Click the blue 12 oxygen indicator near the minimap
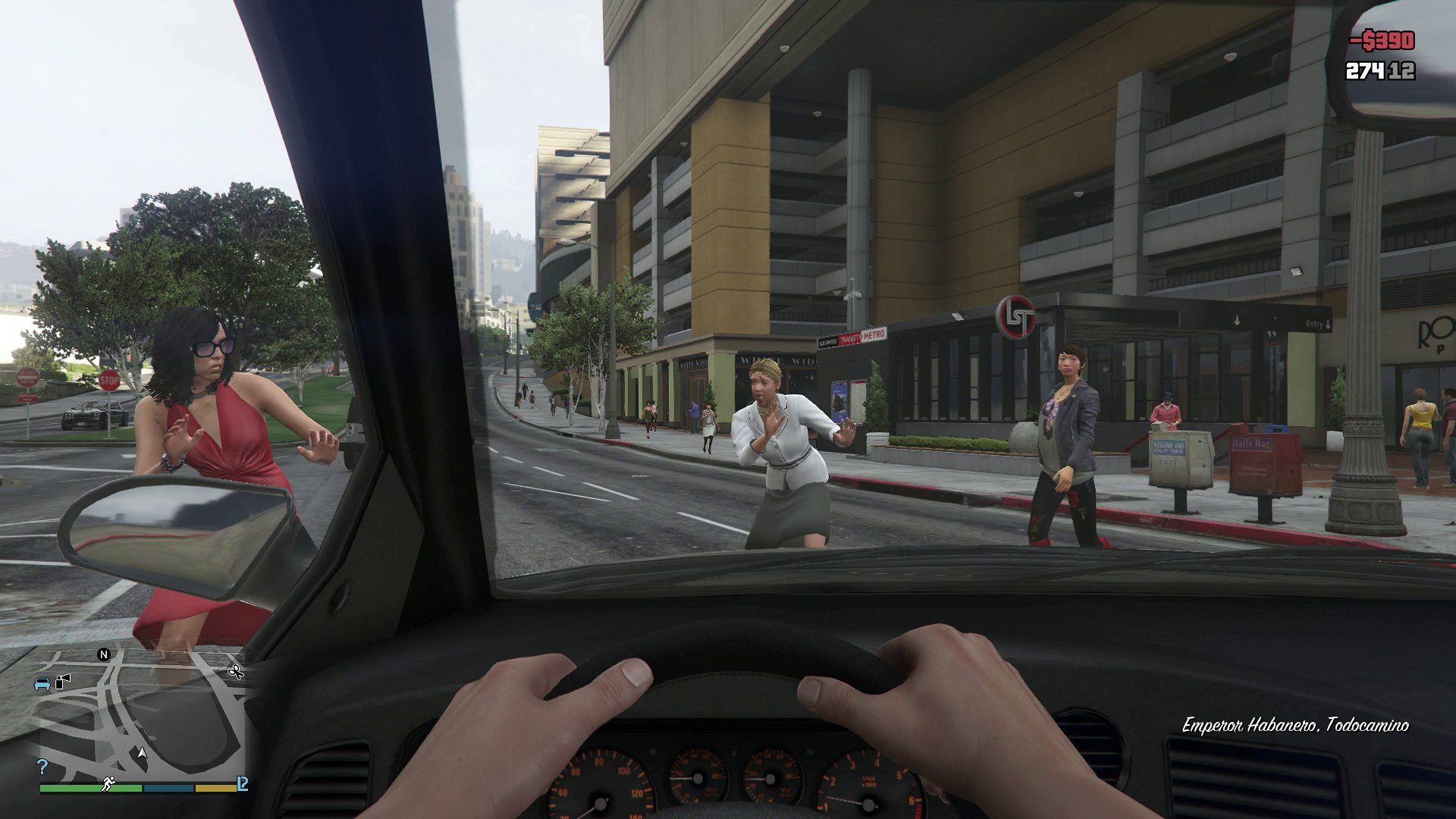This screenshot has height=819, width=1456. pos(243,783)
